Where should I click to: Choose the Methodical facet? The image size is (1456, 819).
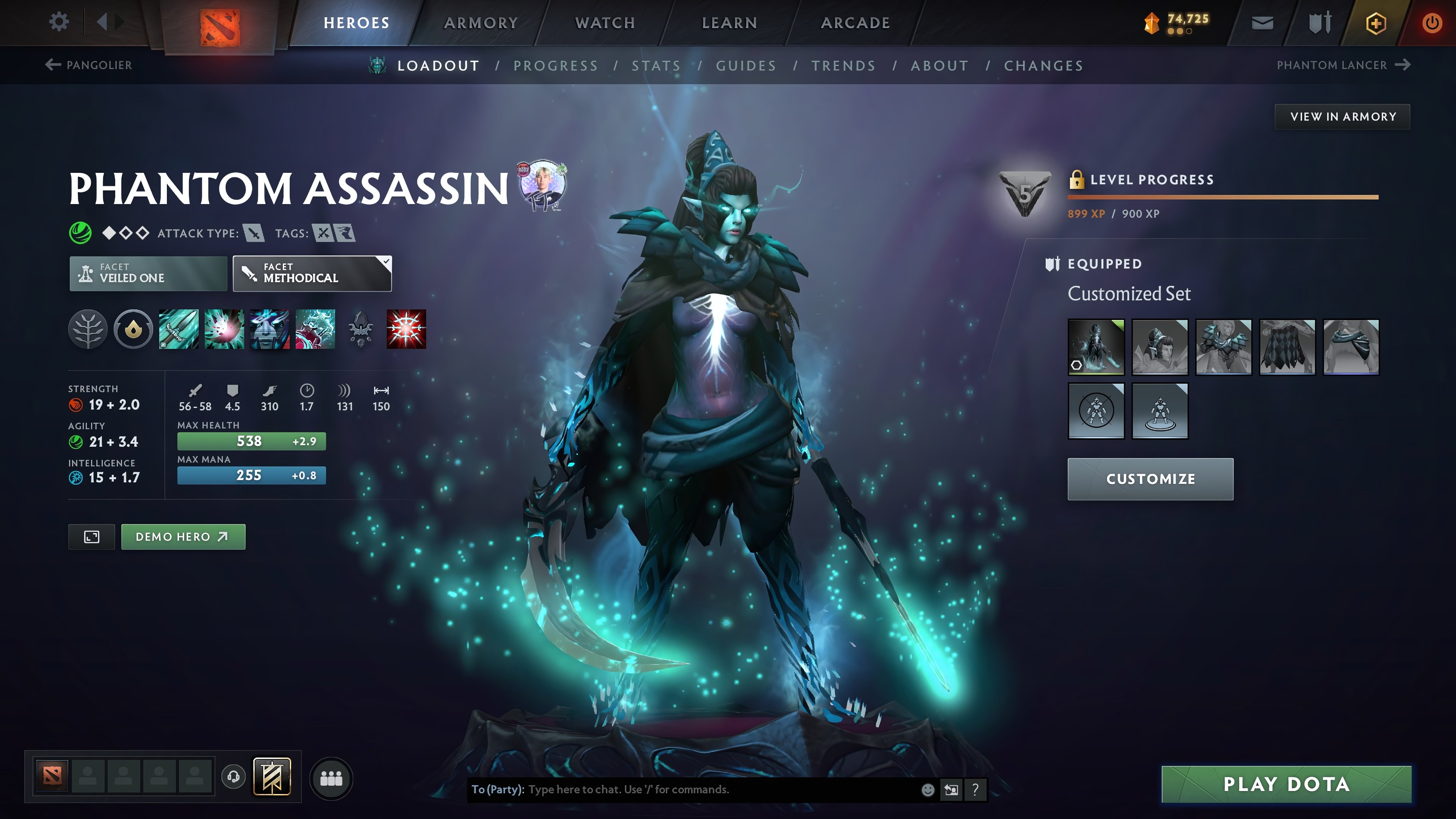point(312,274)
